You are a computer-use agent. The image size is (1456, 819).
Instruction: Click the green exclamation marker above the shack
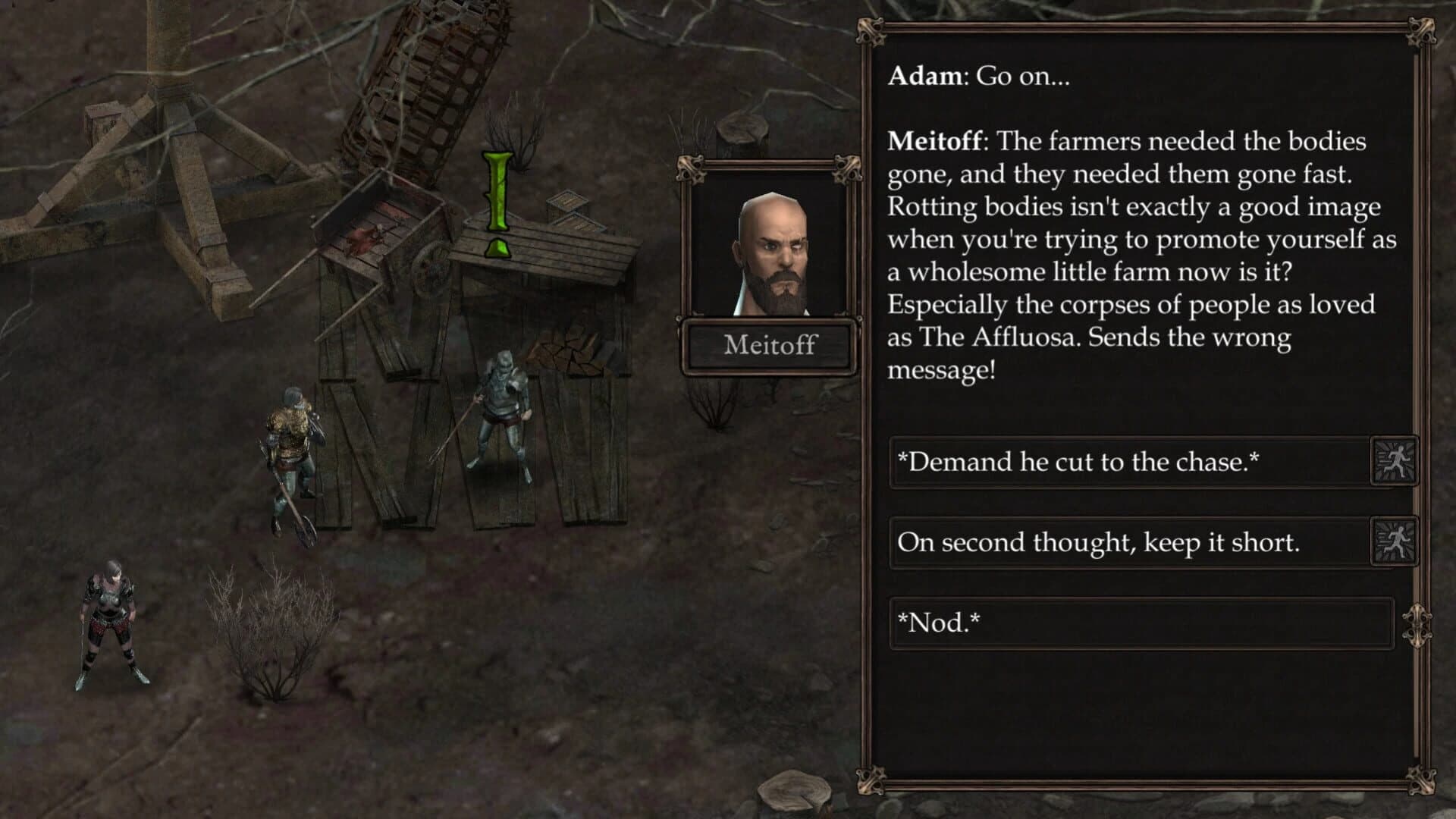[x=497, y=197]
